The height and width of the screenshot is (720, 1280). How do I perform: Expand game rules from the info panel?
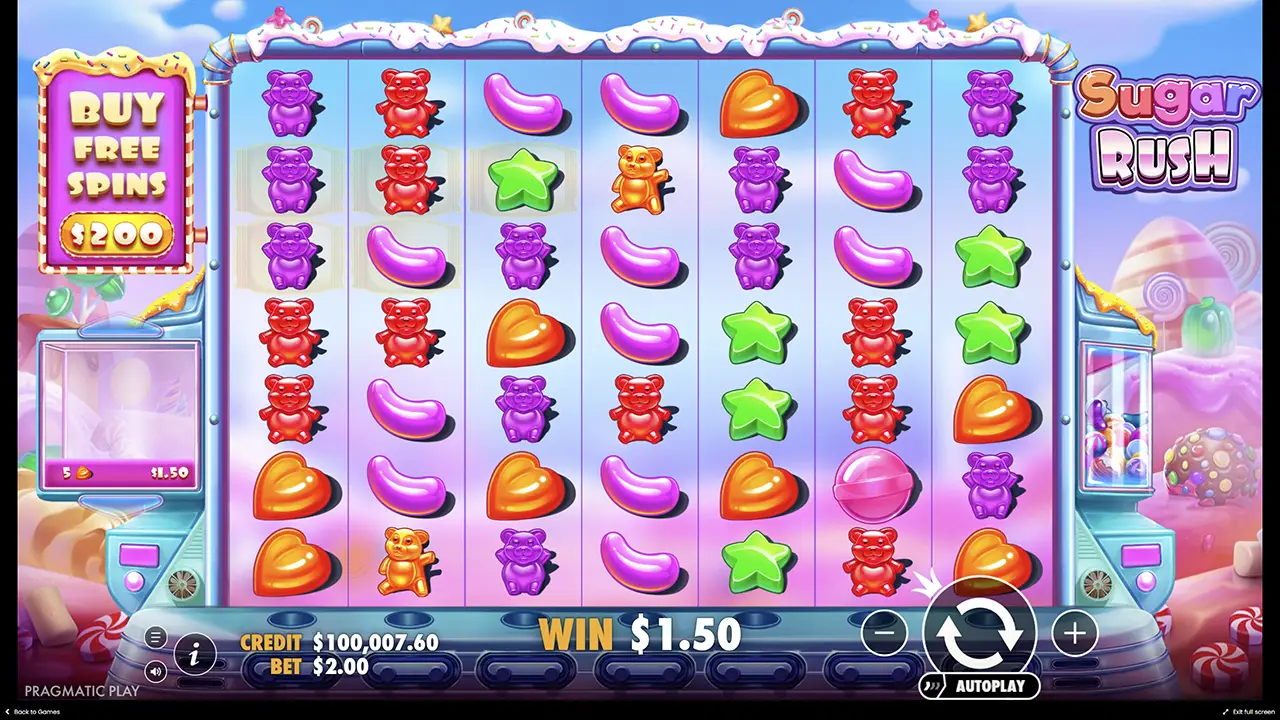[x=196, y=654]
